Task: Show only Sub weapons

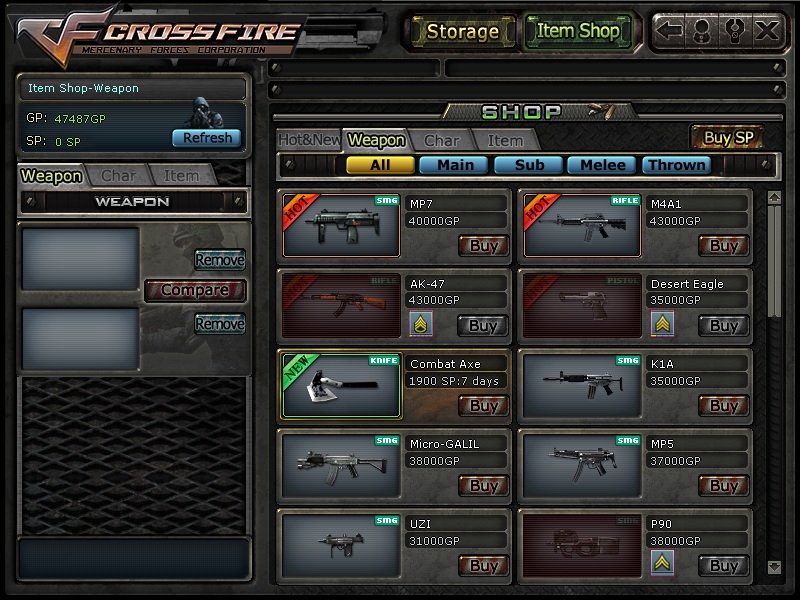Action: (x=529, y=165)
